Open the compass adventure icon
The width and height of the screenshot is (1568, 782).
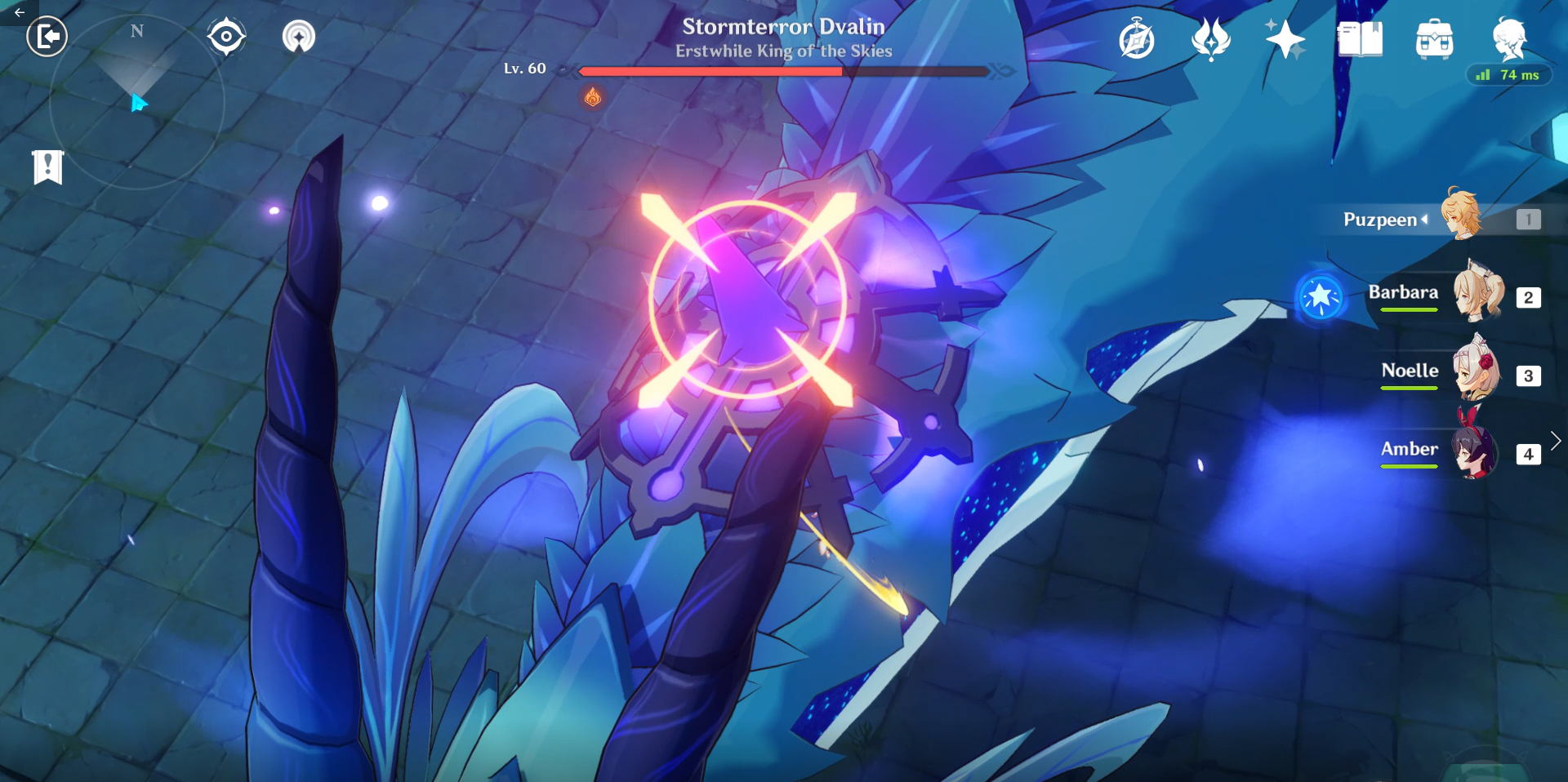pyautogui.click(x=1137, y=40)
